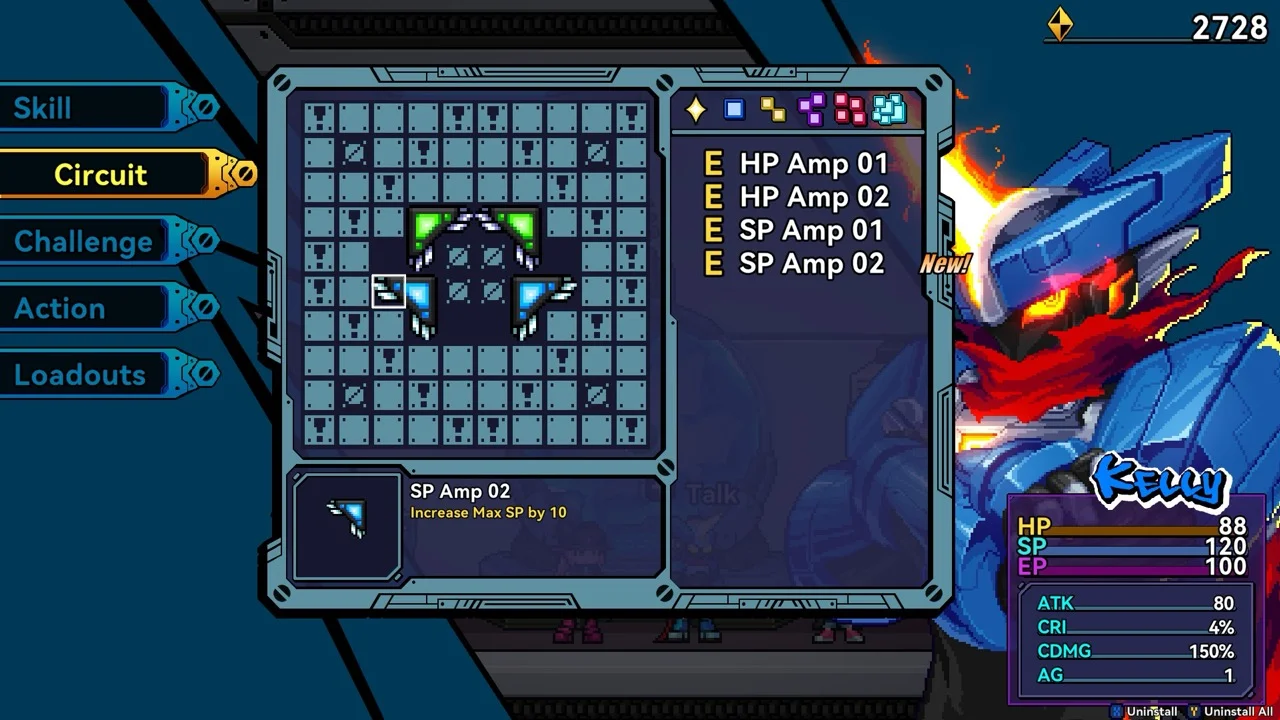Switch to the yellow star filter tab
The width and height of the screenshot is (1280, 720).
(695, 110)
